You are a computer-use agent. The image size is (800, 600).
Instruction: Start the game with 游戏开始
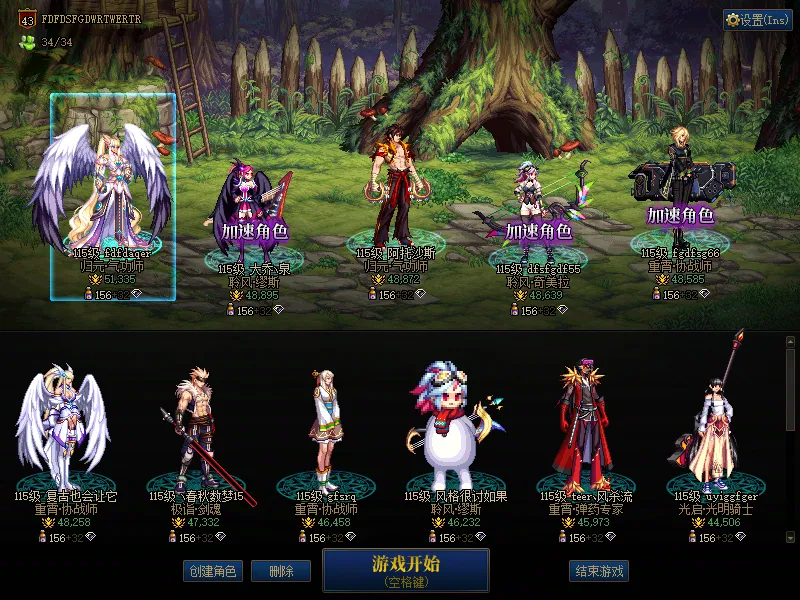point(405,569)
